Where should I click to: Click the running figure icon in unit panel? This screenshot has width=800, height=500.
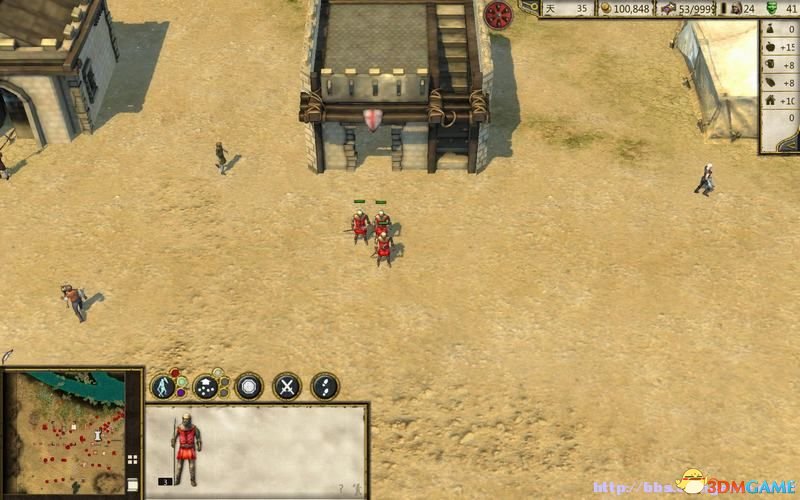(355, 489)
